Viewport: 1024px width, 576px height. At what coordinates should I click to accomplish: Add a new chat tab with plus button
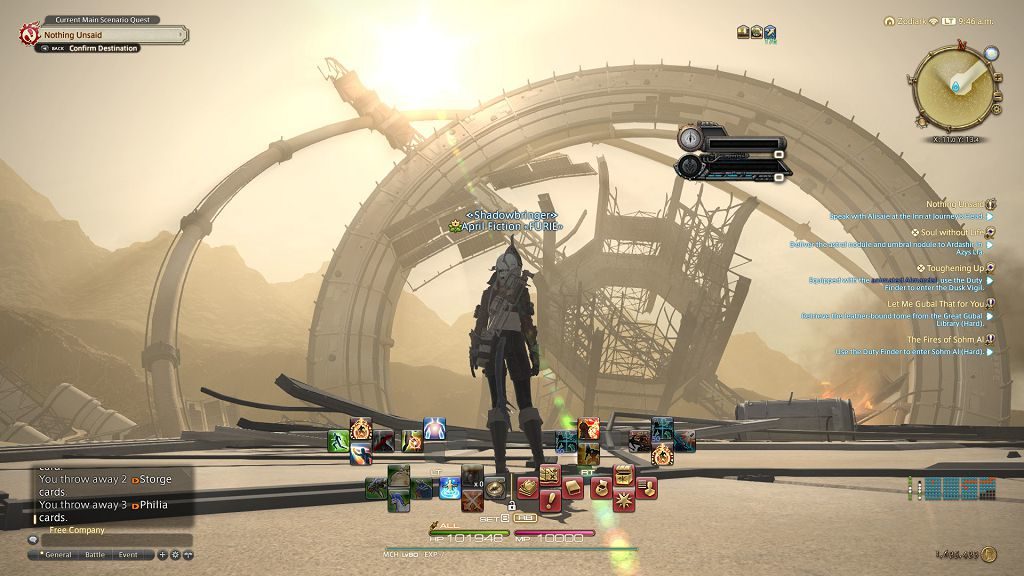tap(163, 554)
